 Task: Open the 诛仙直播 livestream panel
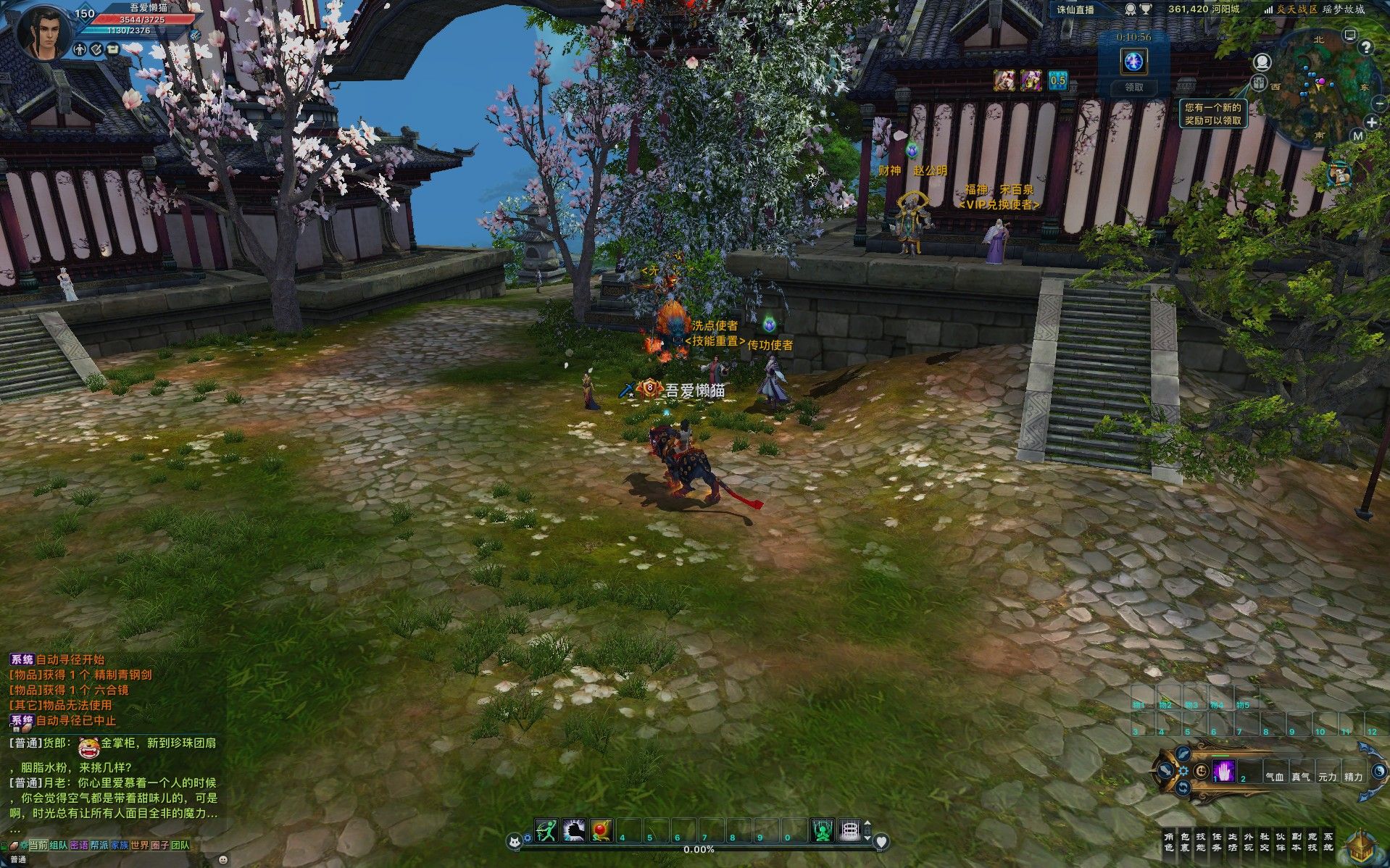pos(1075,9)
